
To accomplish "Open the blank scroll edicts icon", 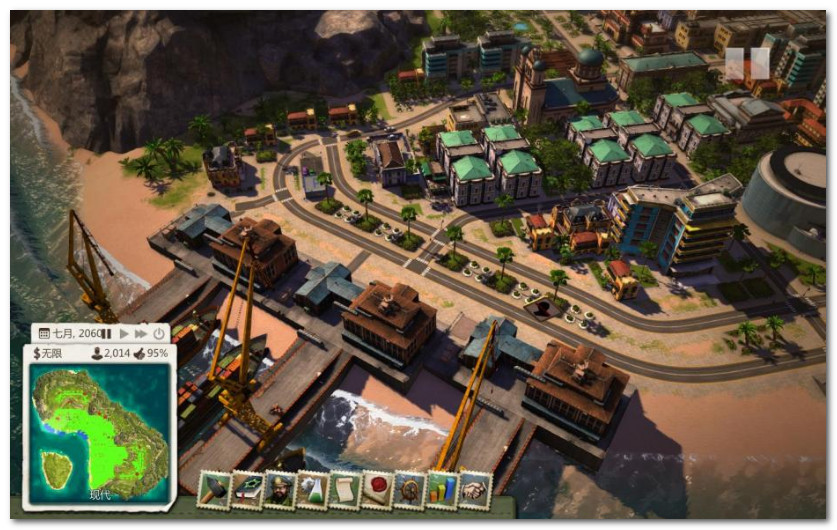I will pos(345,489).
